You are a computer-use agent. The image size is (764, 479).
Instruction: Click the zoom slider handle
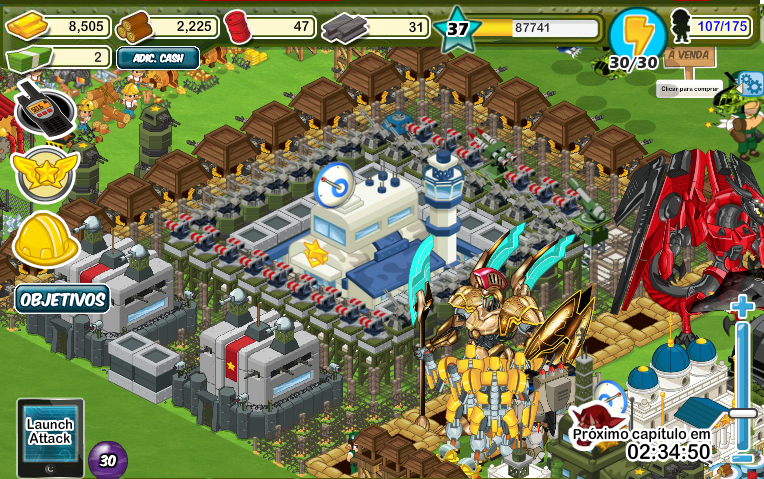(x=743, y=412)
